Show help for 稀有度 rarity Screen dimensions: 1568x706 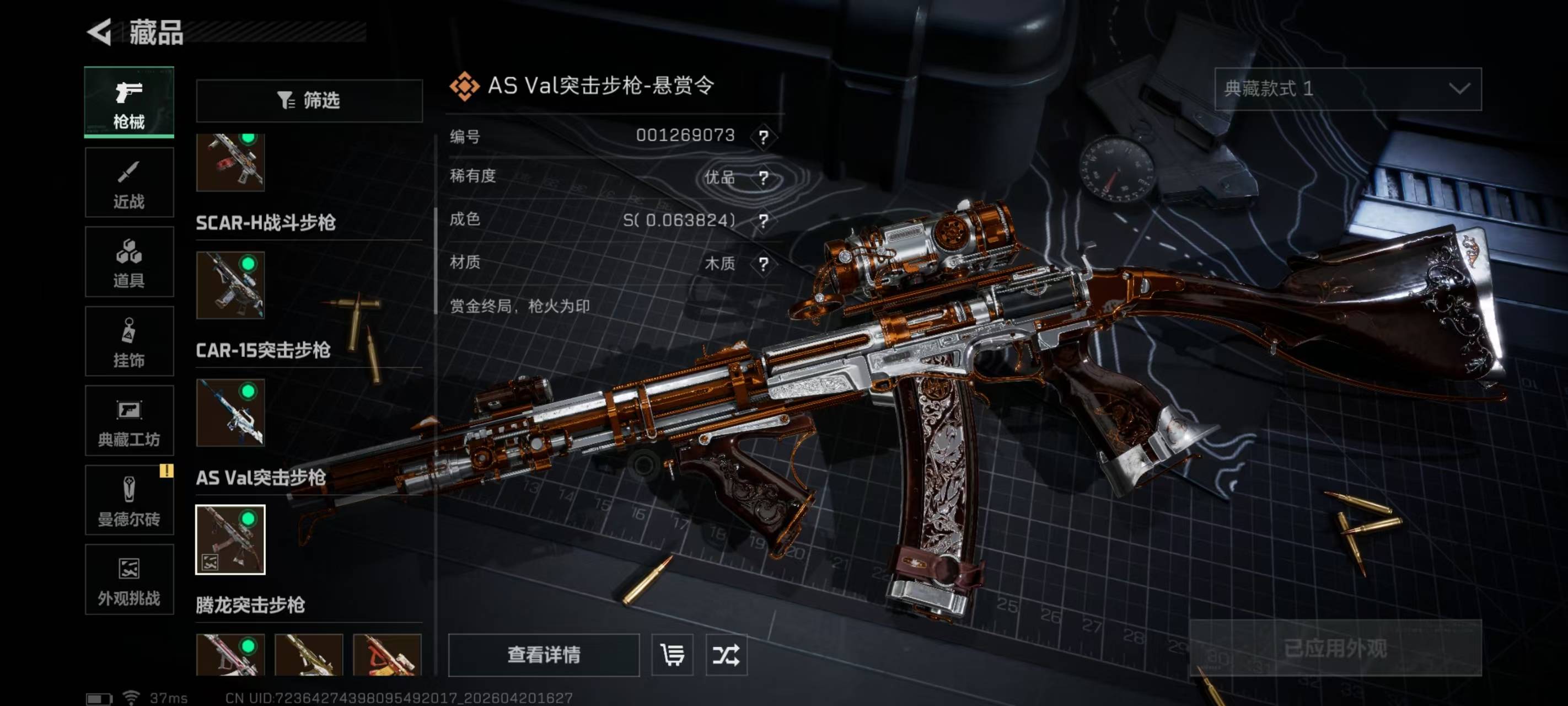(x=763, y=178)
